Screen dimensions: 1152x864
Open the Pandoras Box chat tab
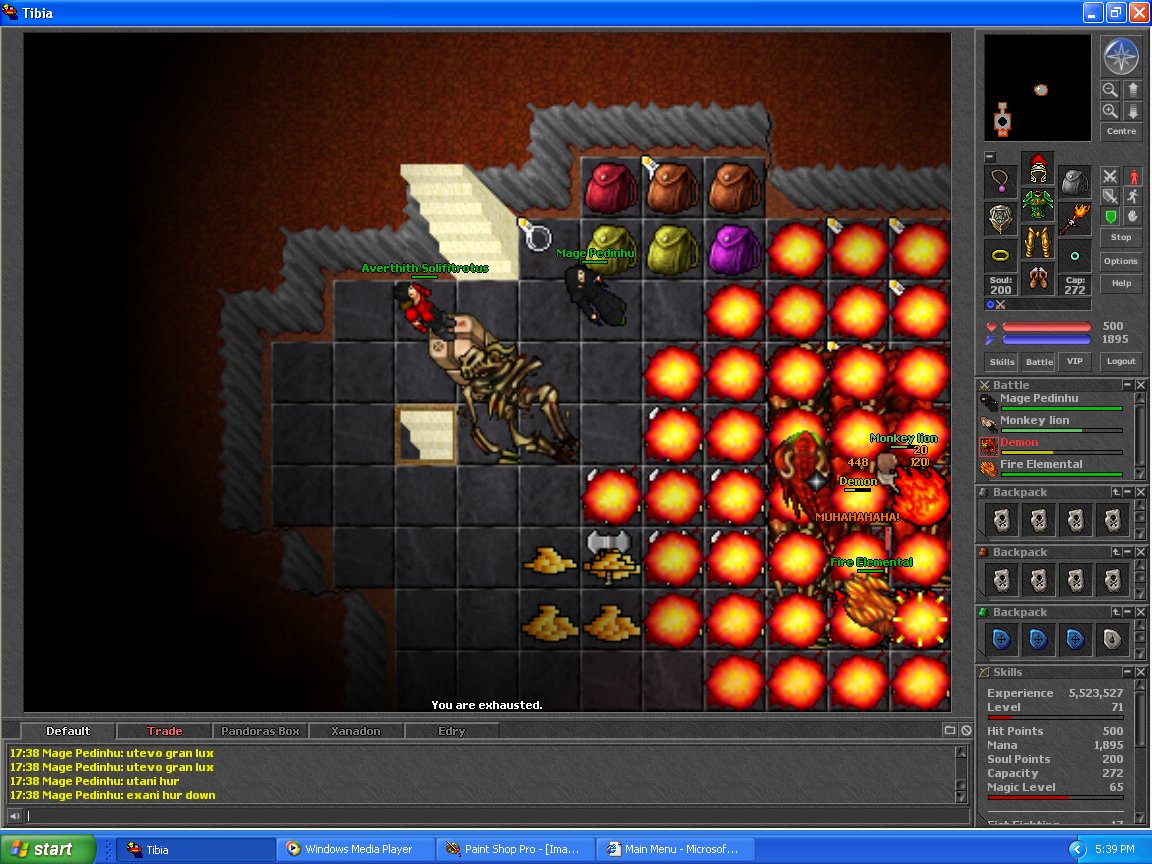(260, 731)
